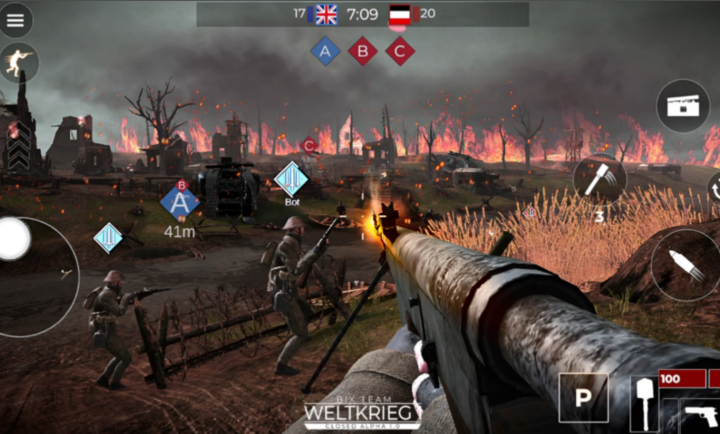The height and width of the screenshot is (434, 720).
Task: Tap the bullet fire button
Action: (x=685, y=264)
